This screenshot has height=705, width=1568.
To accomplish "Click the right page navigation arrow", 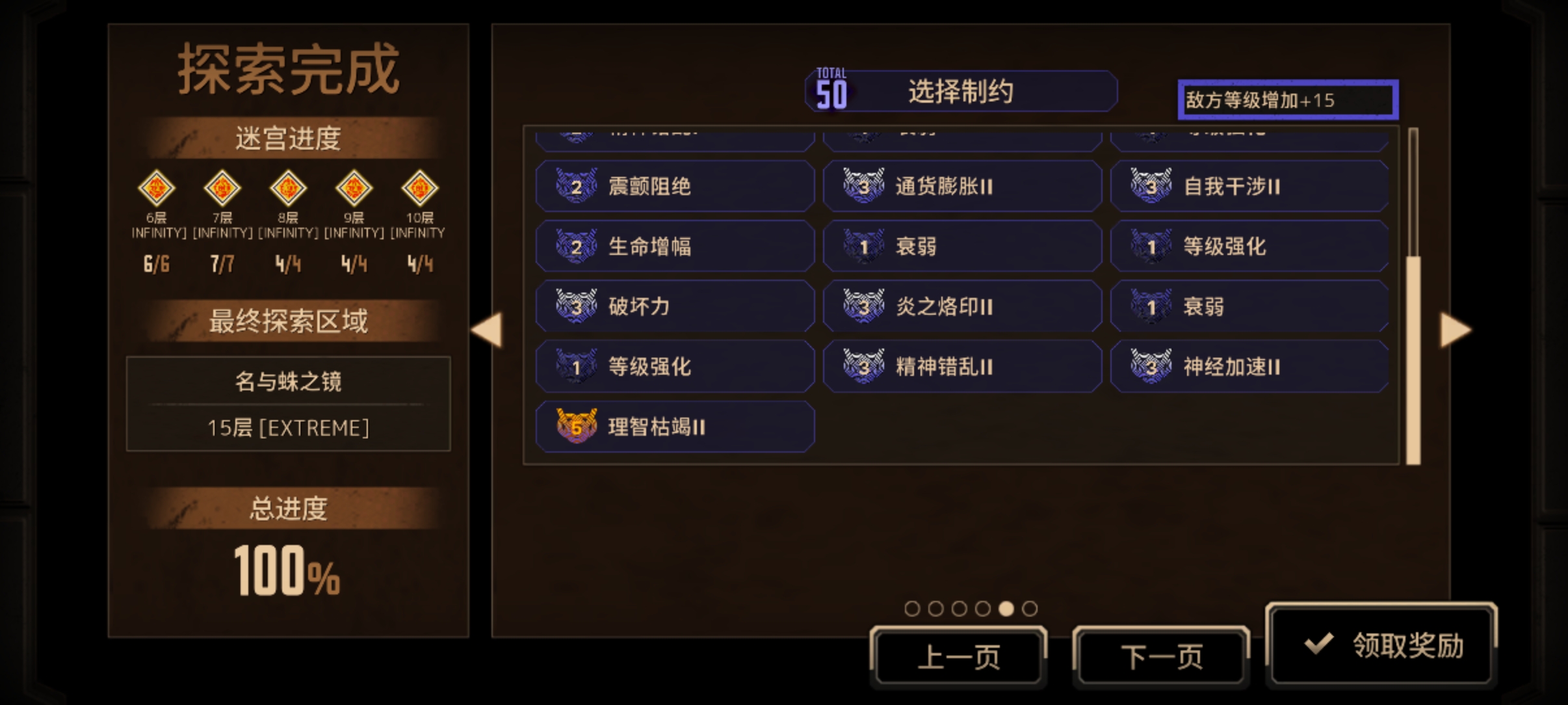I will click(x=1455, y=330).
